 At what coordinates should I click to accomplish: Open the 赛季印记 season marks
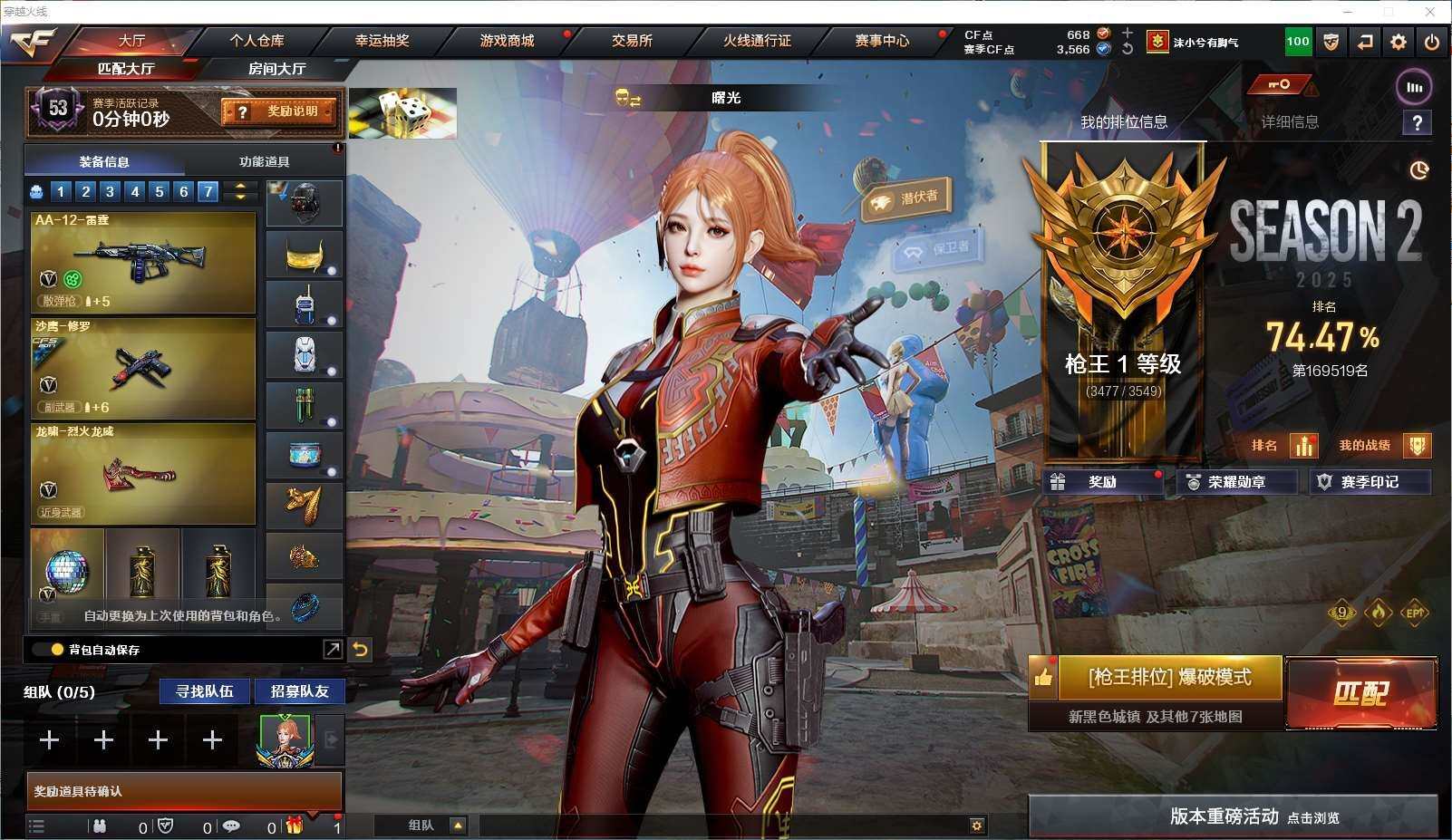pyautogui.click(x=1370, y=482)
